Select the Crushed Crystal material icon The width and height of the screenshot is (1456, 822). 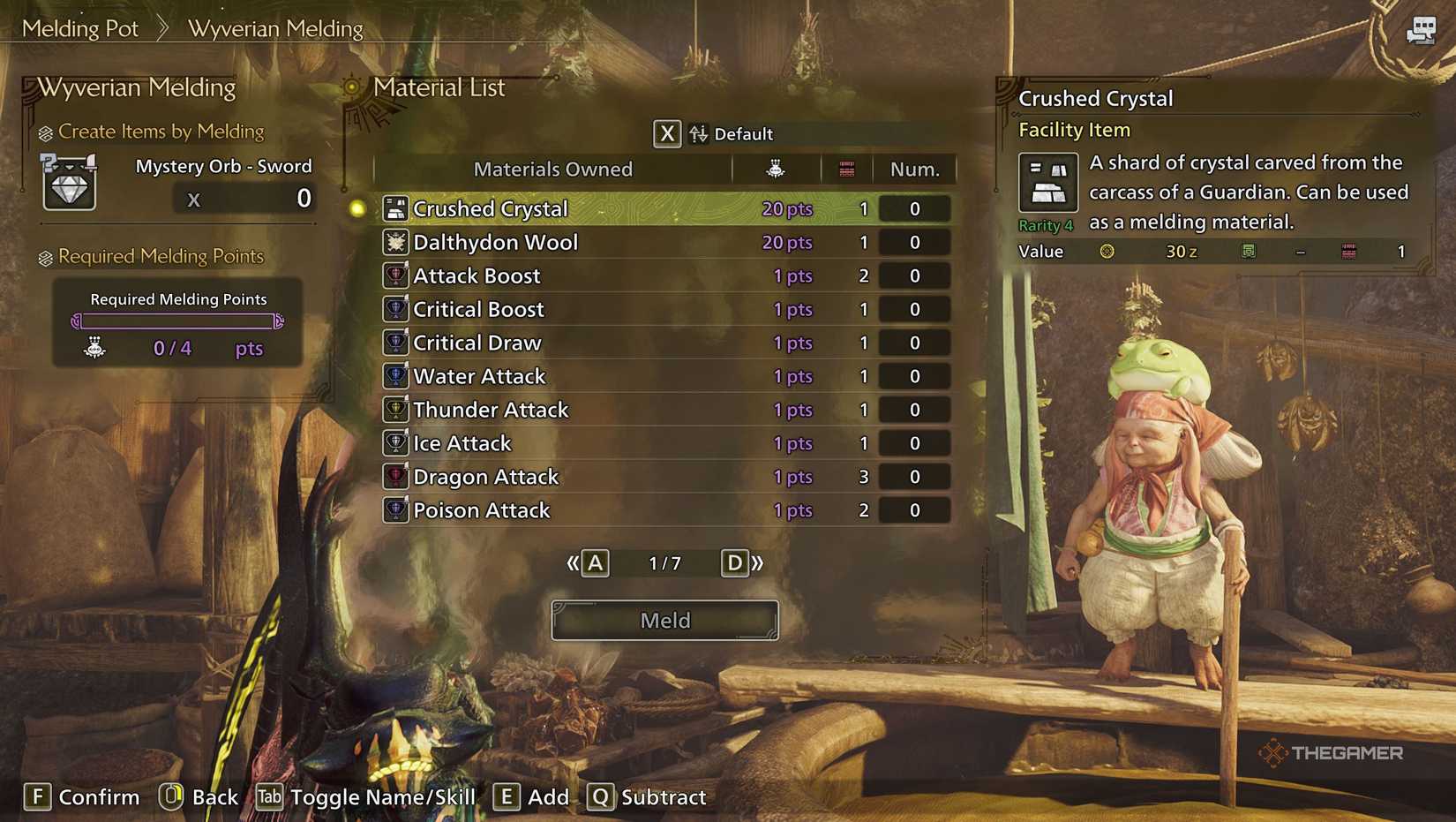(394, 208)
